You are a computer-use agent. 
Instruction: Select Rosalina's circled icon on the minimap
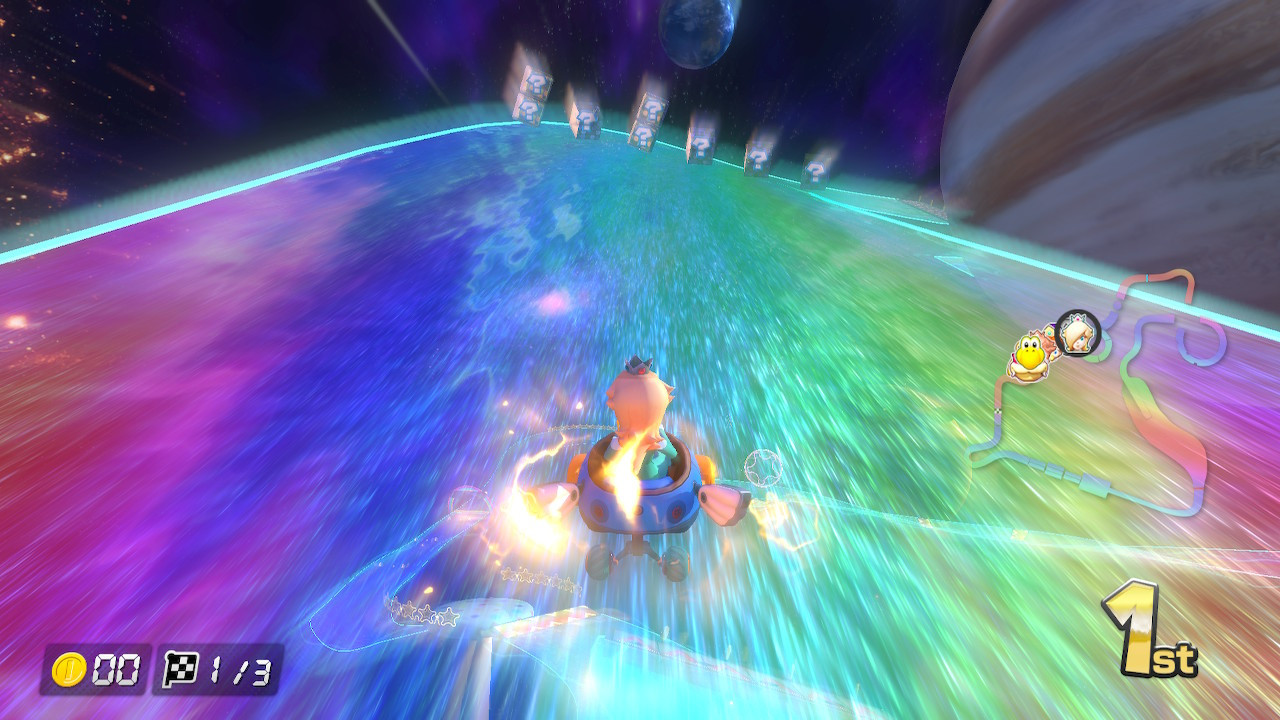1078,334
